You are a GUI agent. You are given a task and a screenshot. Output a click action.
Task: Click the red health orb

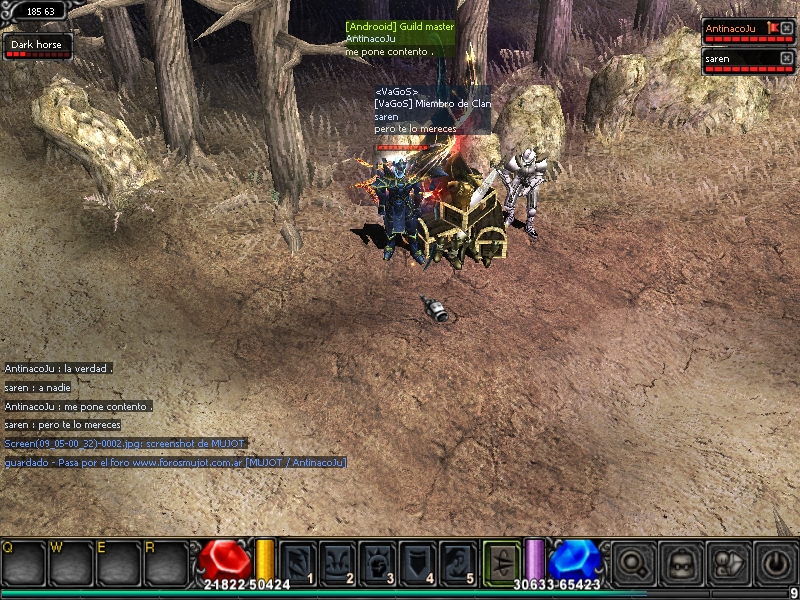pos(226,560)
